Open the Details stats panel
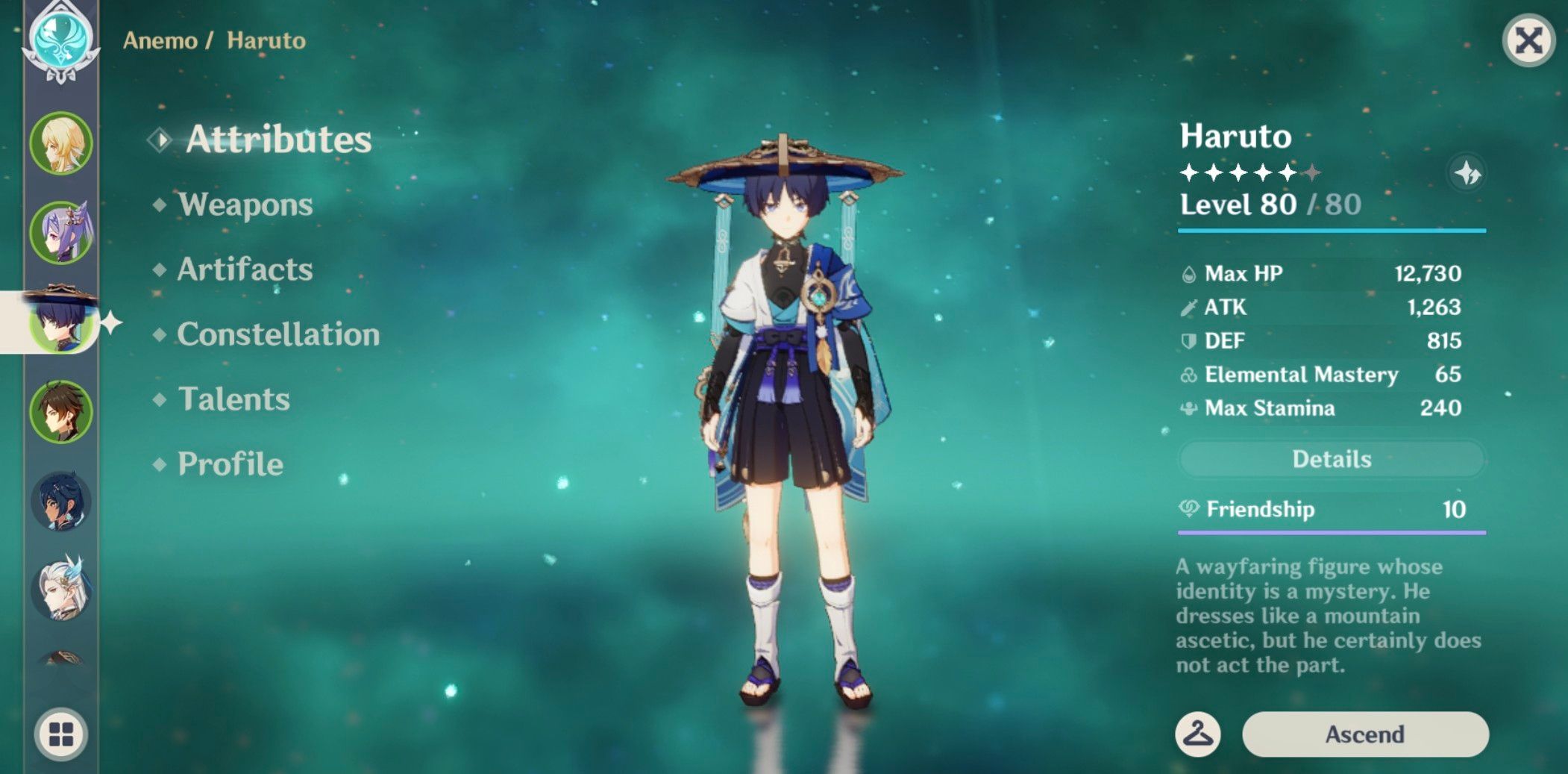The image size is (1568, 774). tap(1332, 459)
